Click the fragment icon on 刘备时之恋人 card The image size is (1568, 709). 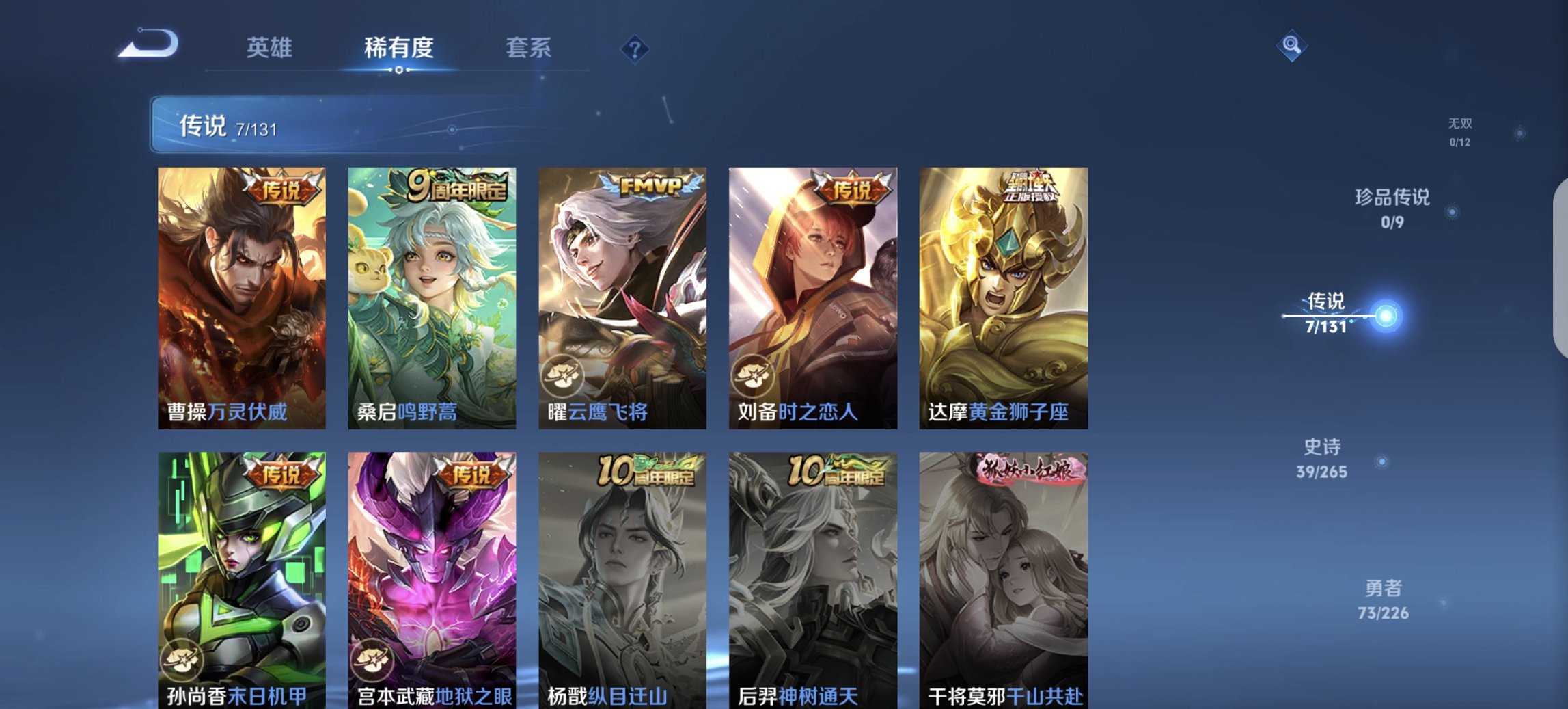click(753, 374)
